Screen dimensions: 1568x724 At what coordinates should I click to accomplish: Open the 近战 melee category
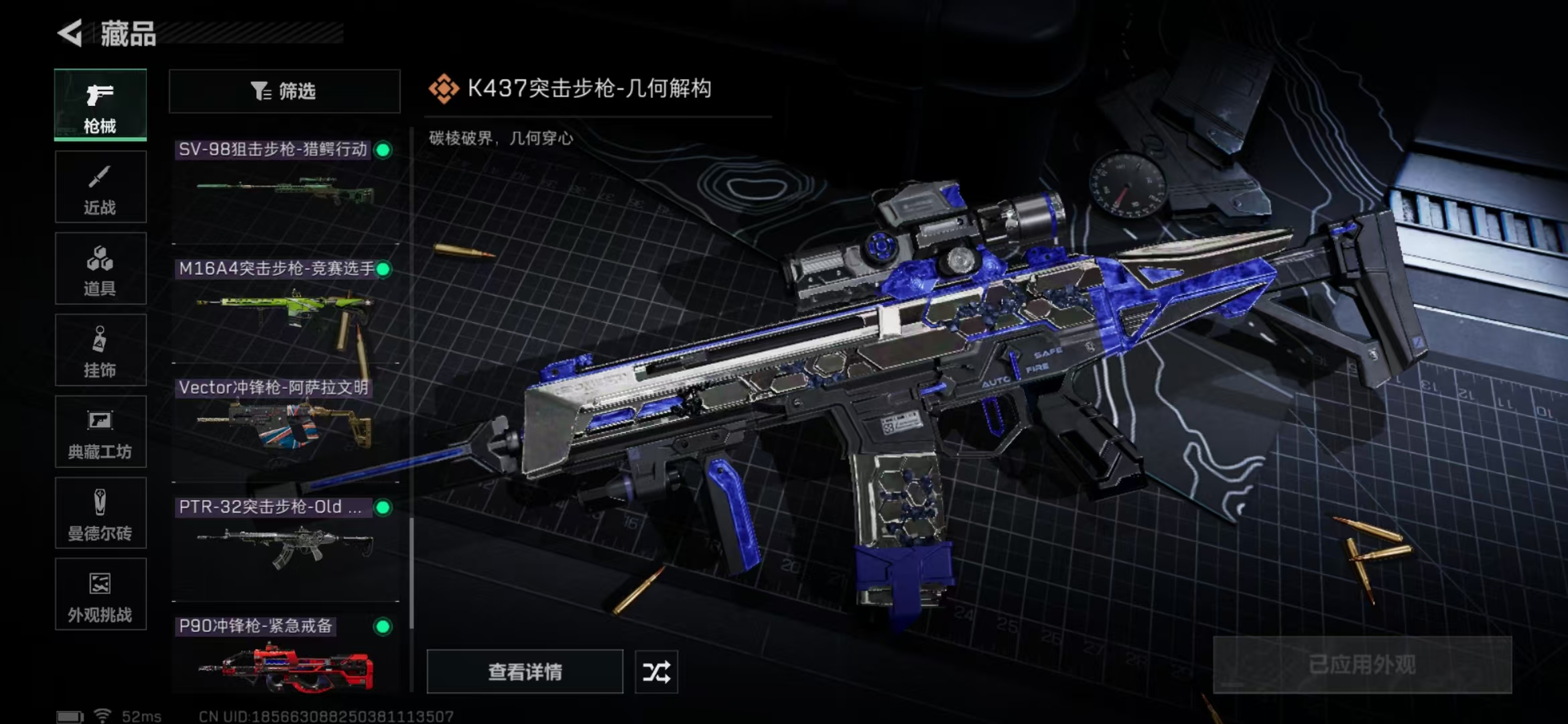point(101,187)
